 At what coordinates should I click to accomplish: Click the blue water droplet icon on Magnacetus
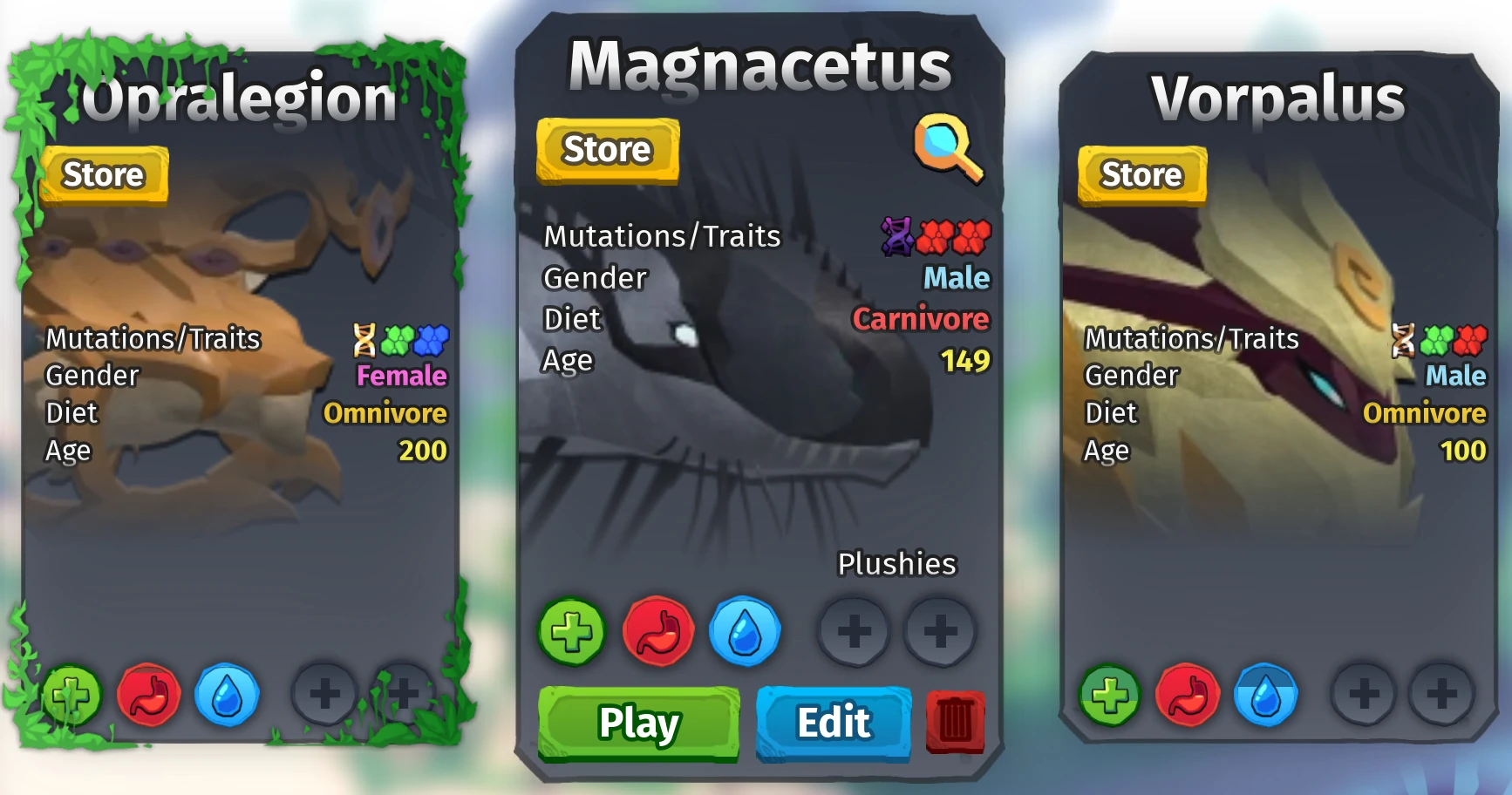point(746,632)
